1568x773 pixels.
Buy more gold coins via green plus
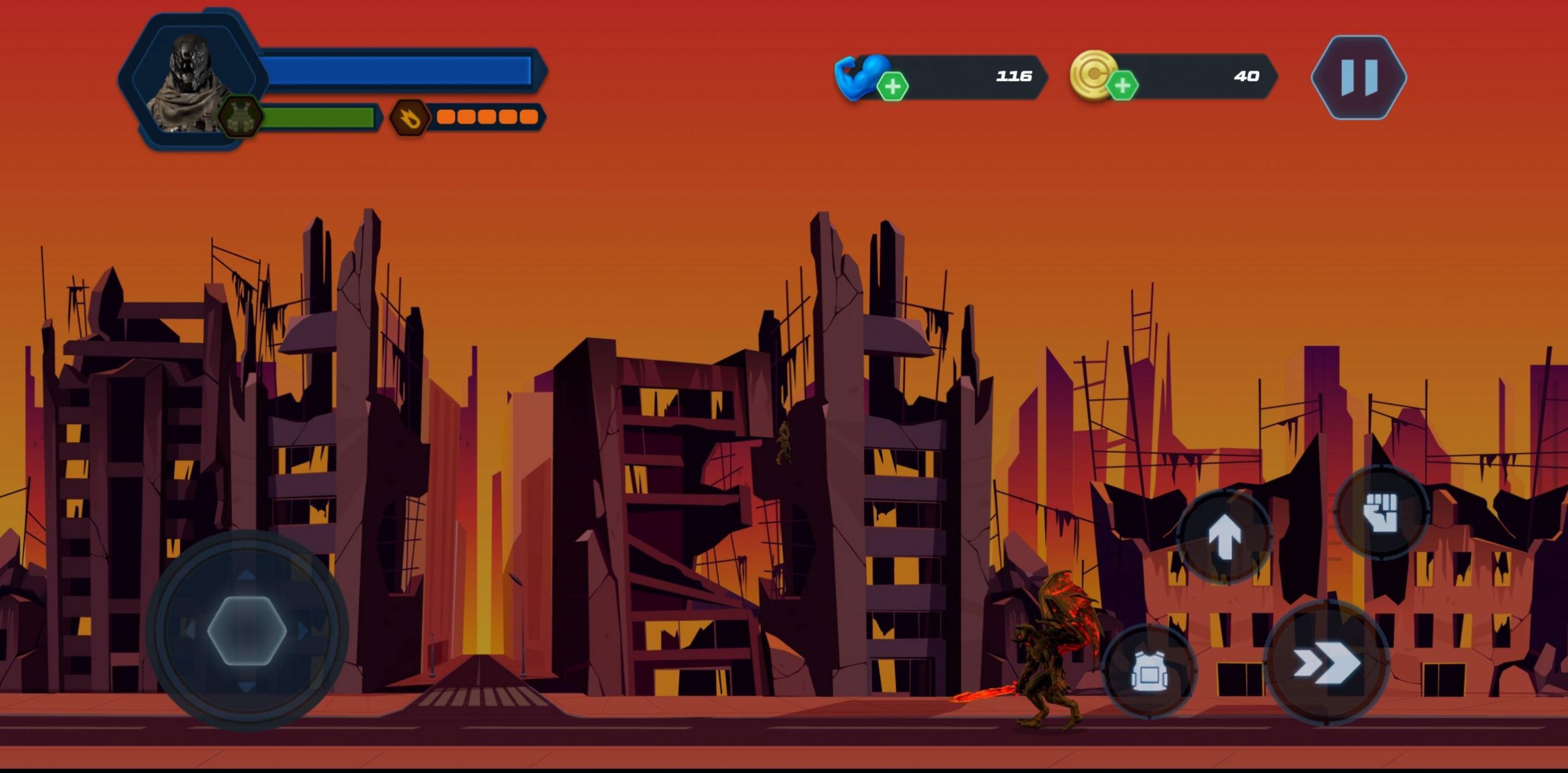click(1122, 86)
